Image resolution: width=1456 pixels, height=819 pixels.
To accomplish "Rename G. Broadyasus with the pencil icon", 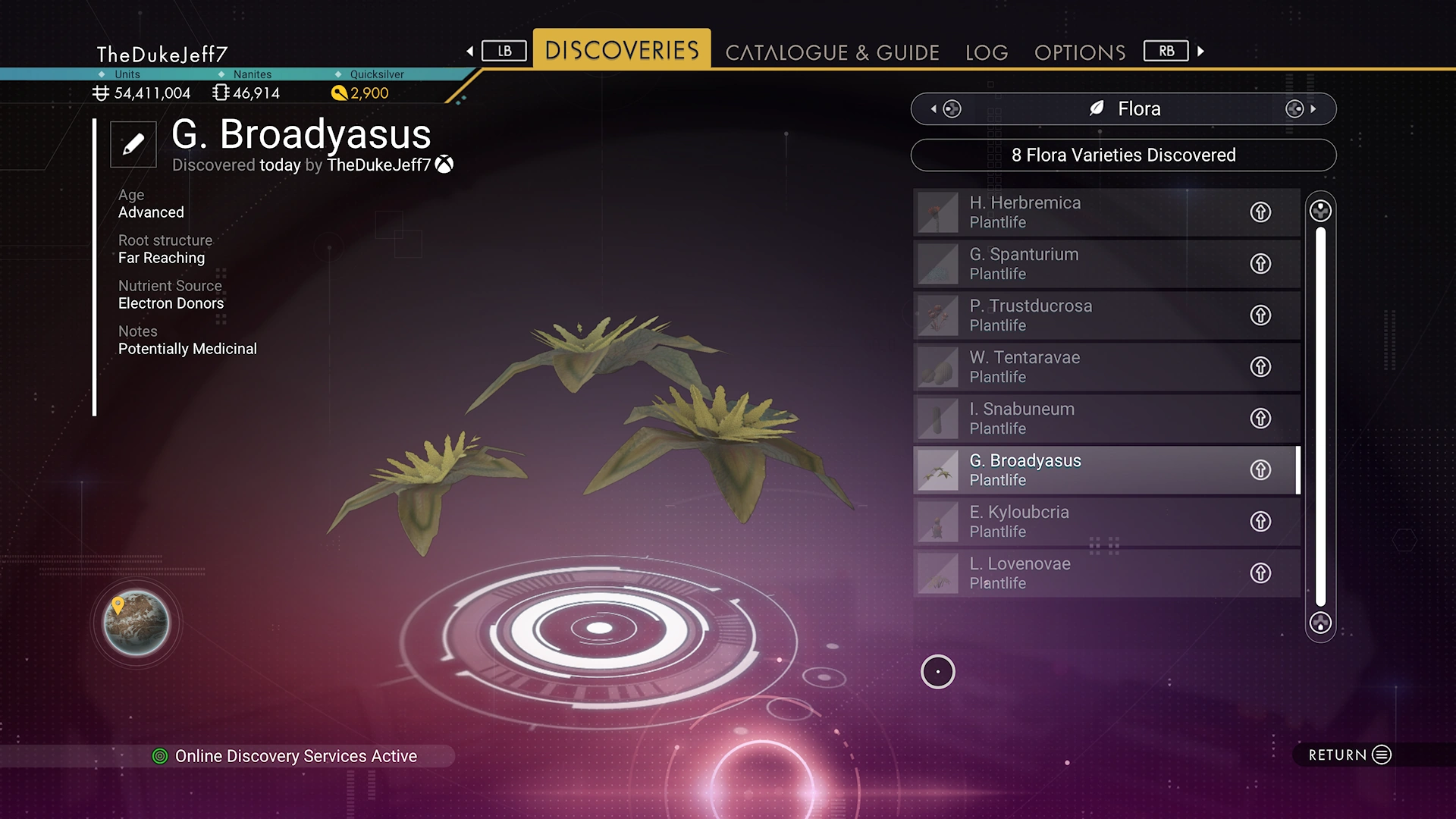I will coord(133,144).
